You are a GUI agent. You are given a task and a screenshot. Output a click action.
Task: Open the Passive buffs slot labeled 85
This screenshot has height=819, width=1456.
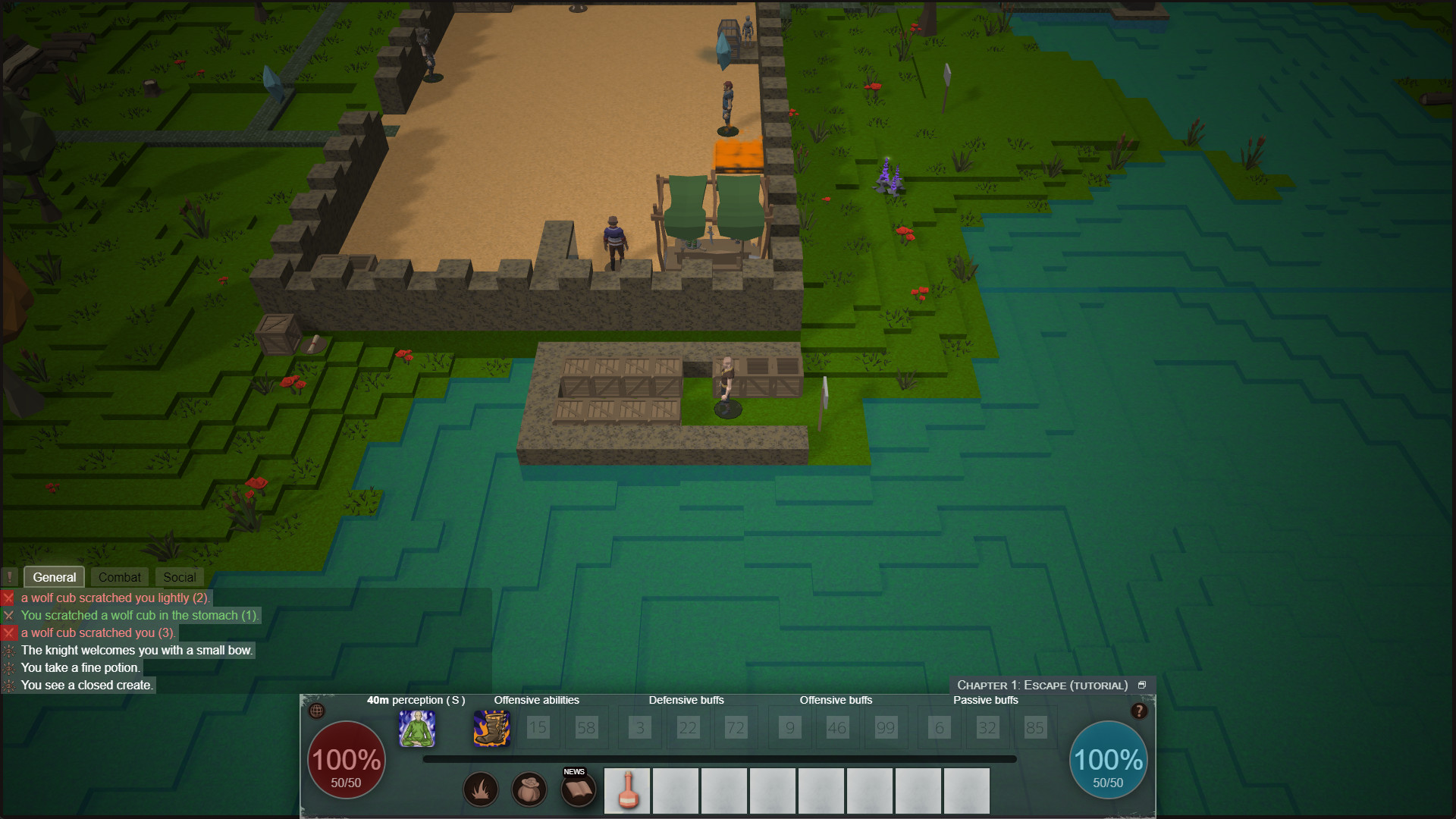pos(1036,727)
